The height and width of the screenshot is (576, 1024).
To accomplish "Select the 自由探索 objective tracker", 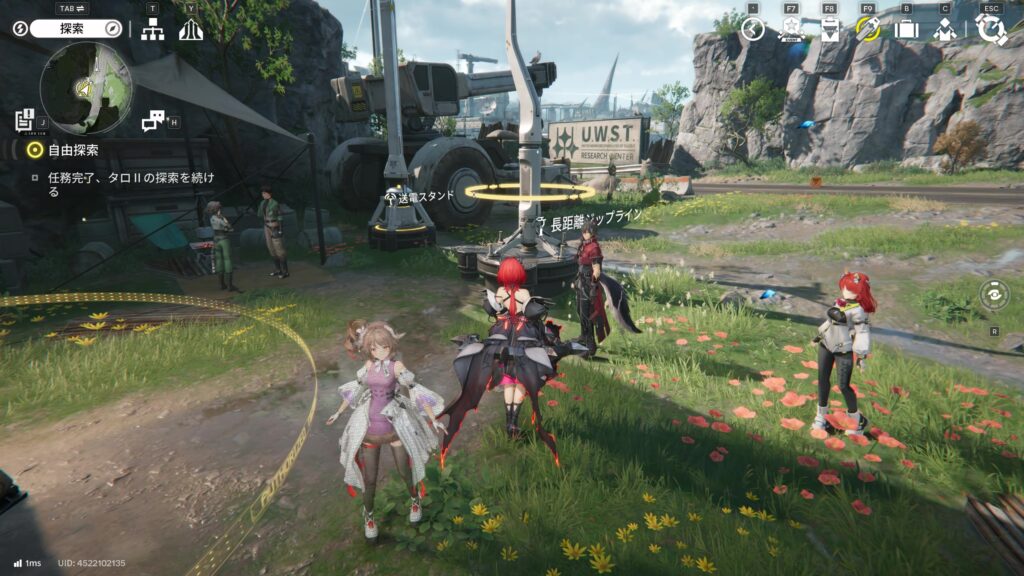I will [x=73, y=150].
